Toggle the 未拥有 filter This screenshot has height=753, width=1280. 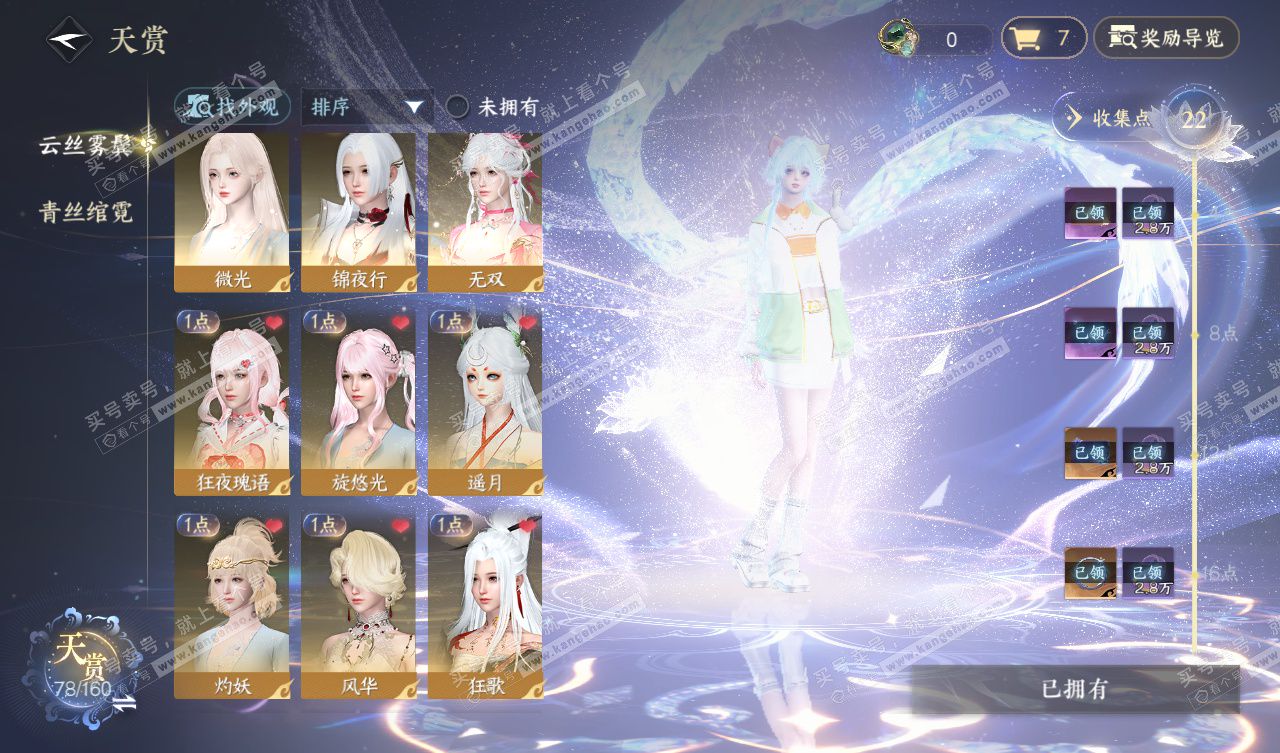[x=457, y=107]
